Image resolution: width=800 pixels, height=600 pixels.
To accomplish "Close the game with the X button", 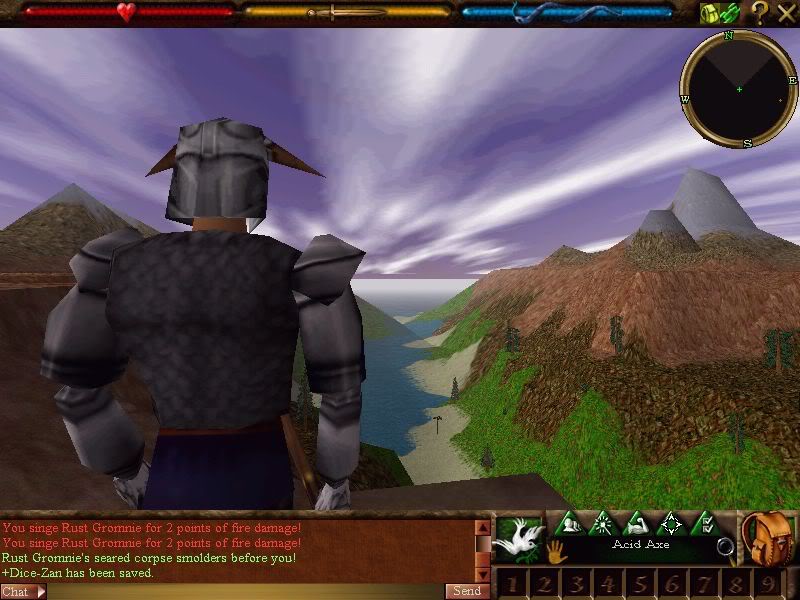I will click(786, 13).
